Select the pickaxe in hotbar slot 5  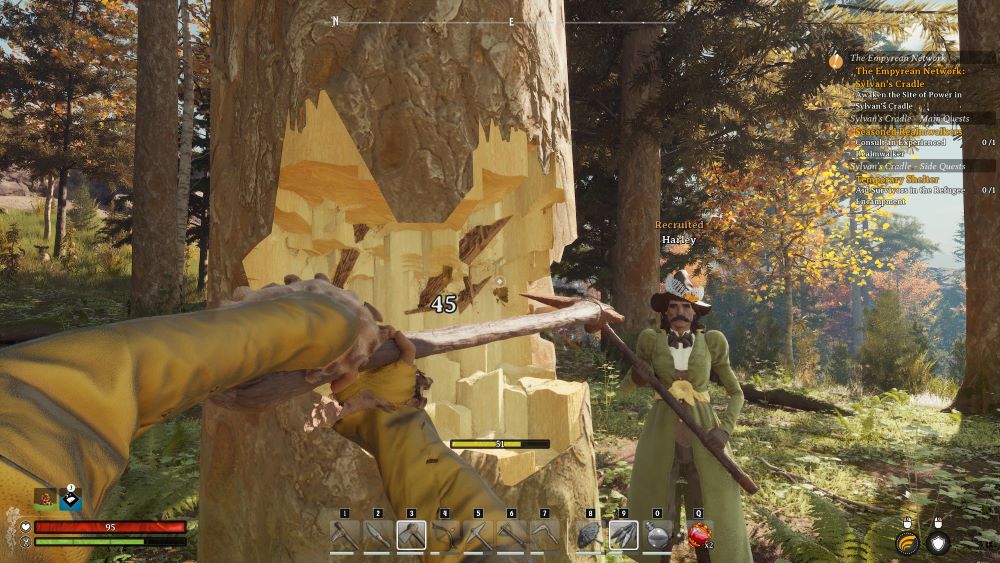[478, 535]
